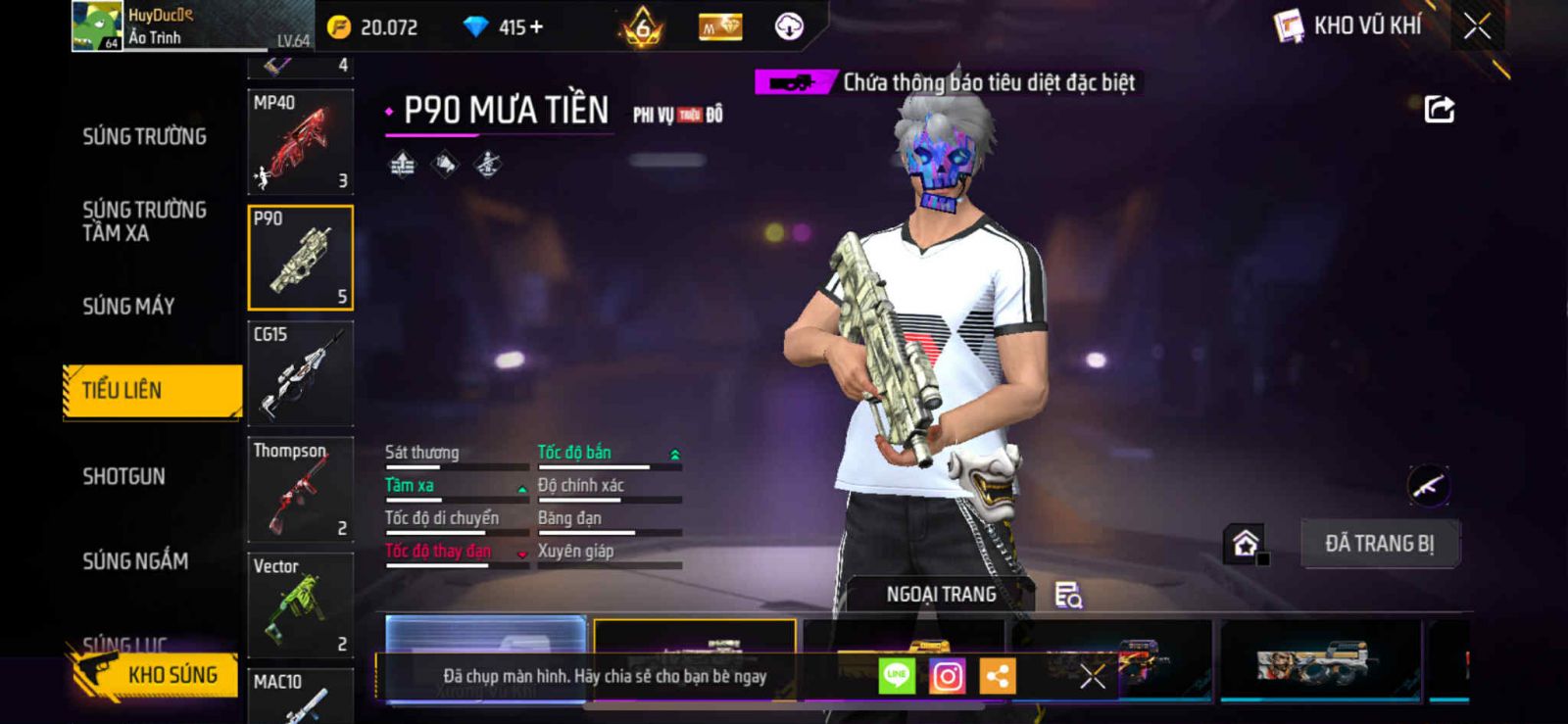
Task: Dismiss the screenshot share banner
Action: (1093, 676)
